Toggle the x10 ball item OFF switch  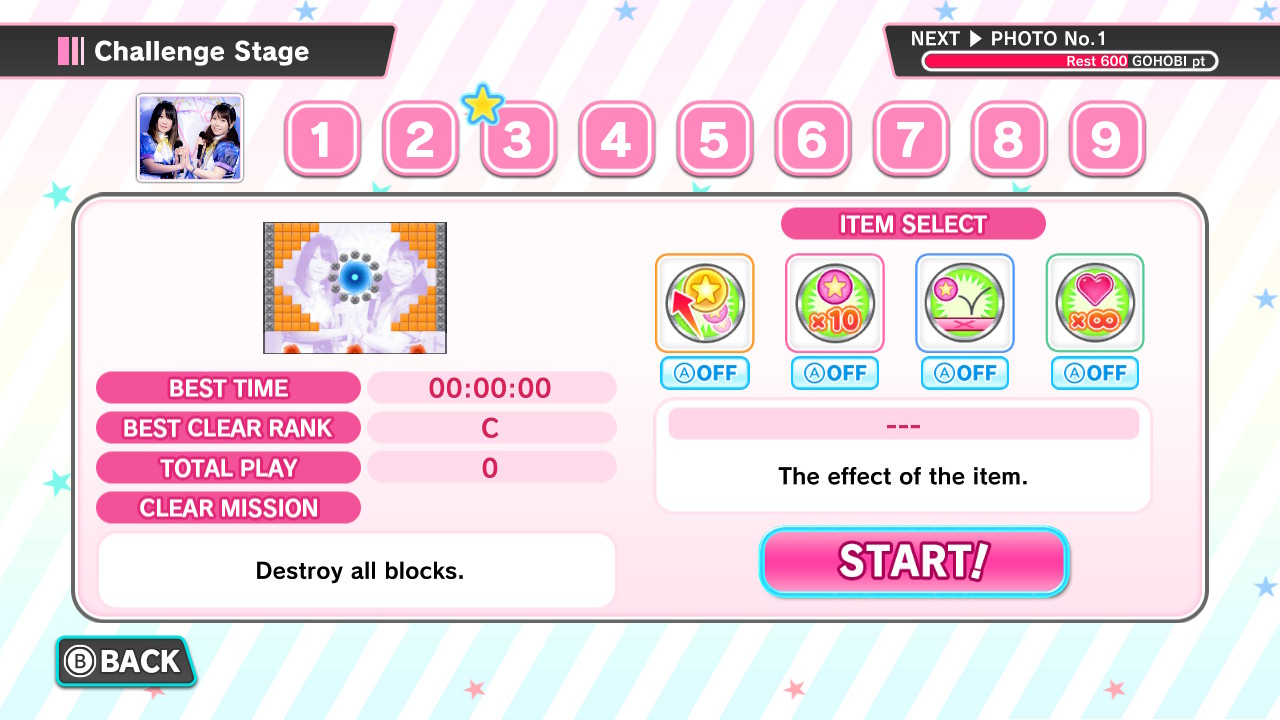coord(834,373)
